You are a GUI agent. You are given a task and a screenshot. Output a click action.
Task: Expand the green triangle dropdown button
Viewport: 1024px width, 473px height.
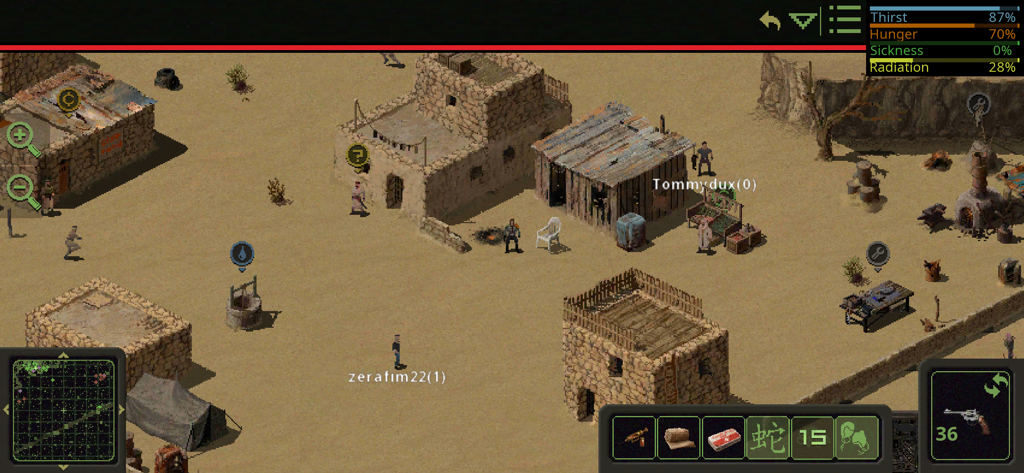(803, 20)
